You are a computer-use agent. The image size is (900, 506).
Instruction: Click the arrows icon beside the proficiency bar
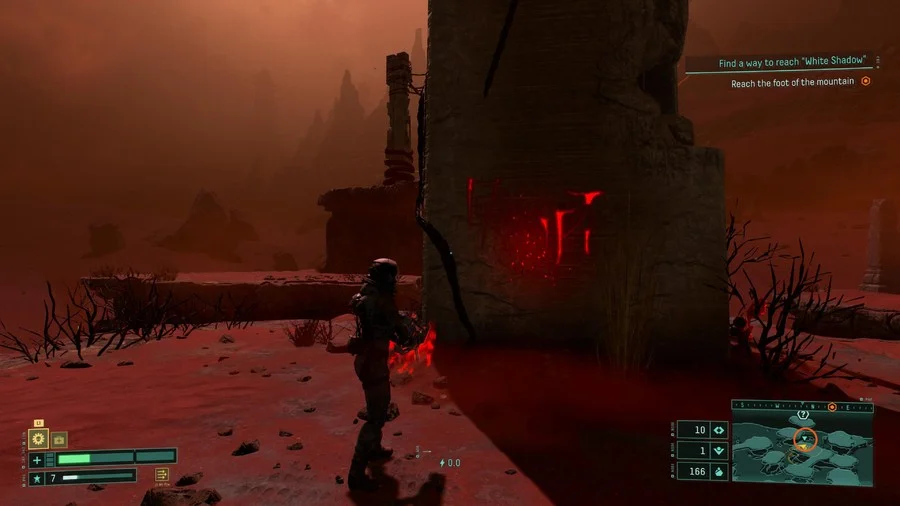click(x=162, y=475)
